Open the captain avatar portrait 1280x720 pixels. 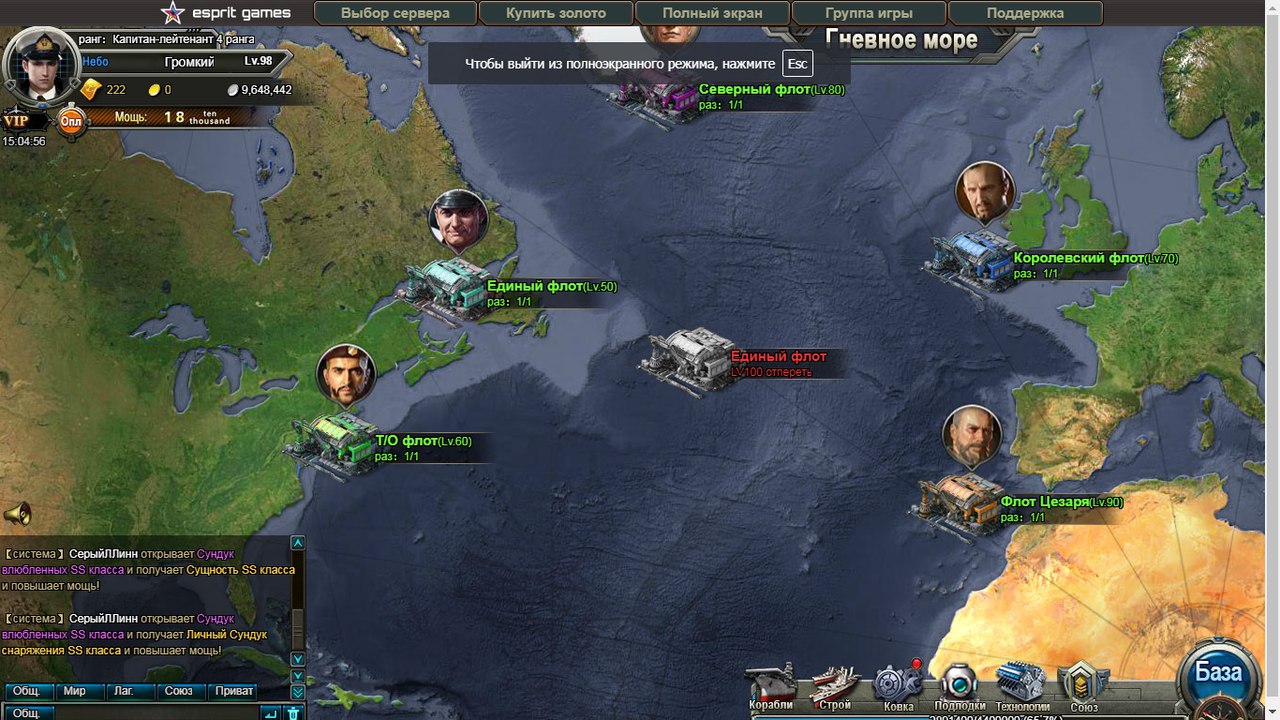41,65
